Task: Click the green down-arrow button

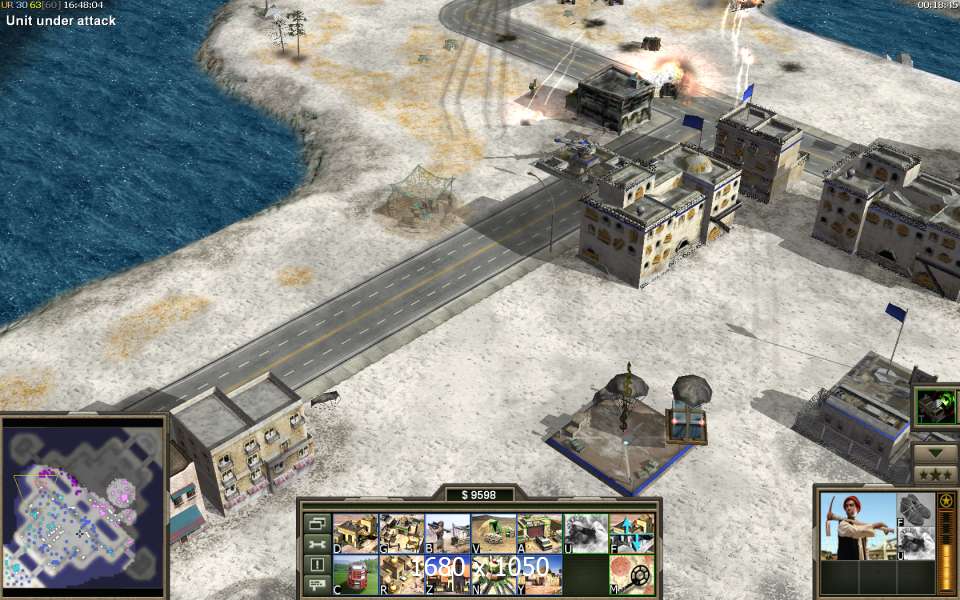Action: [x=936, y=450]
